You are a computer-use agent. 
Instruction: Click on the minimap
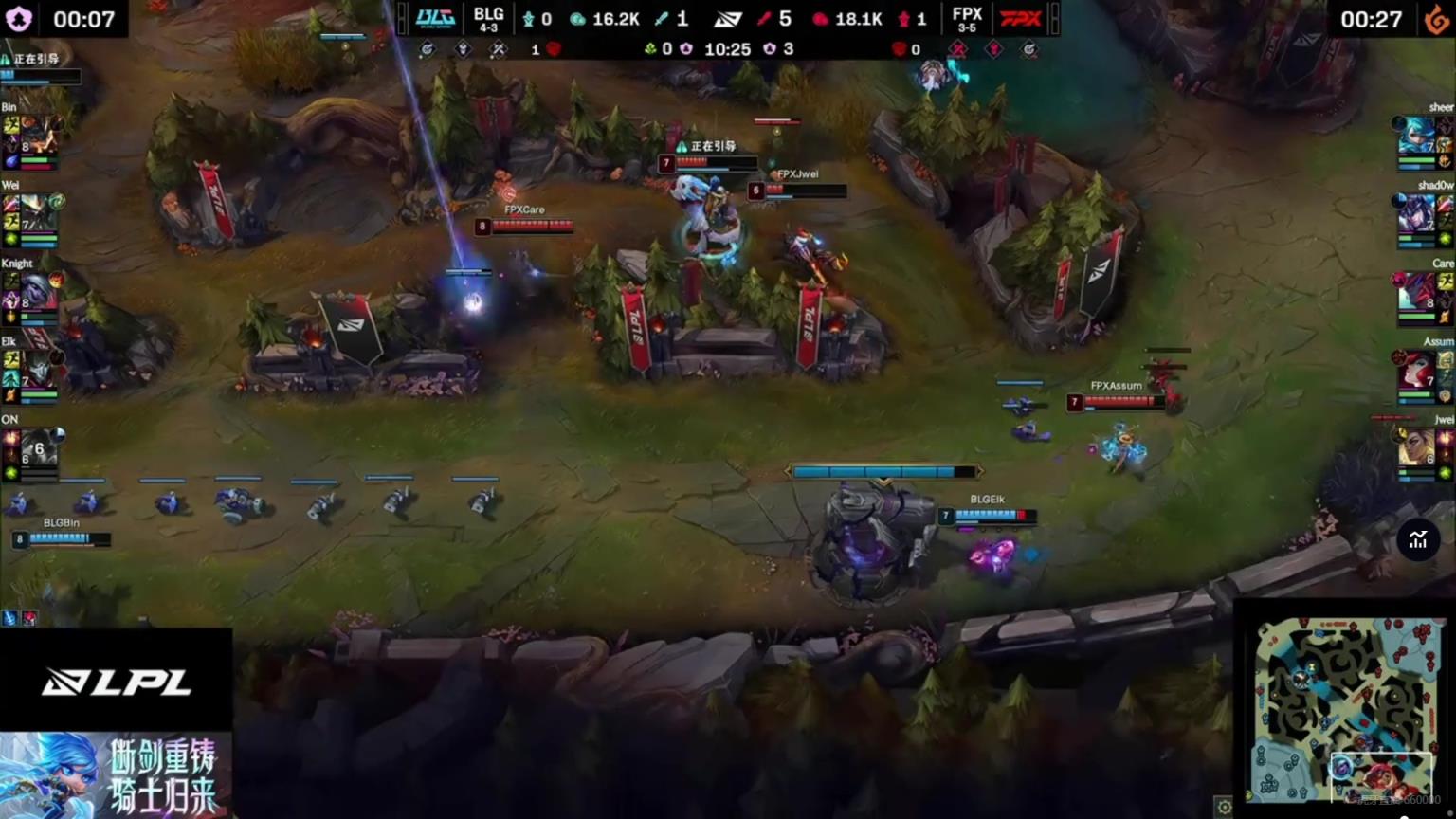click(x=1342, y=709)
